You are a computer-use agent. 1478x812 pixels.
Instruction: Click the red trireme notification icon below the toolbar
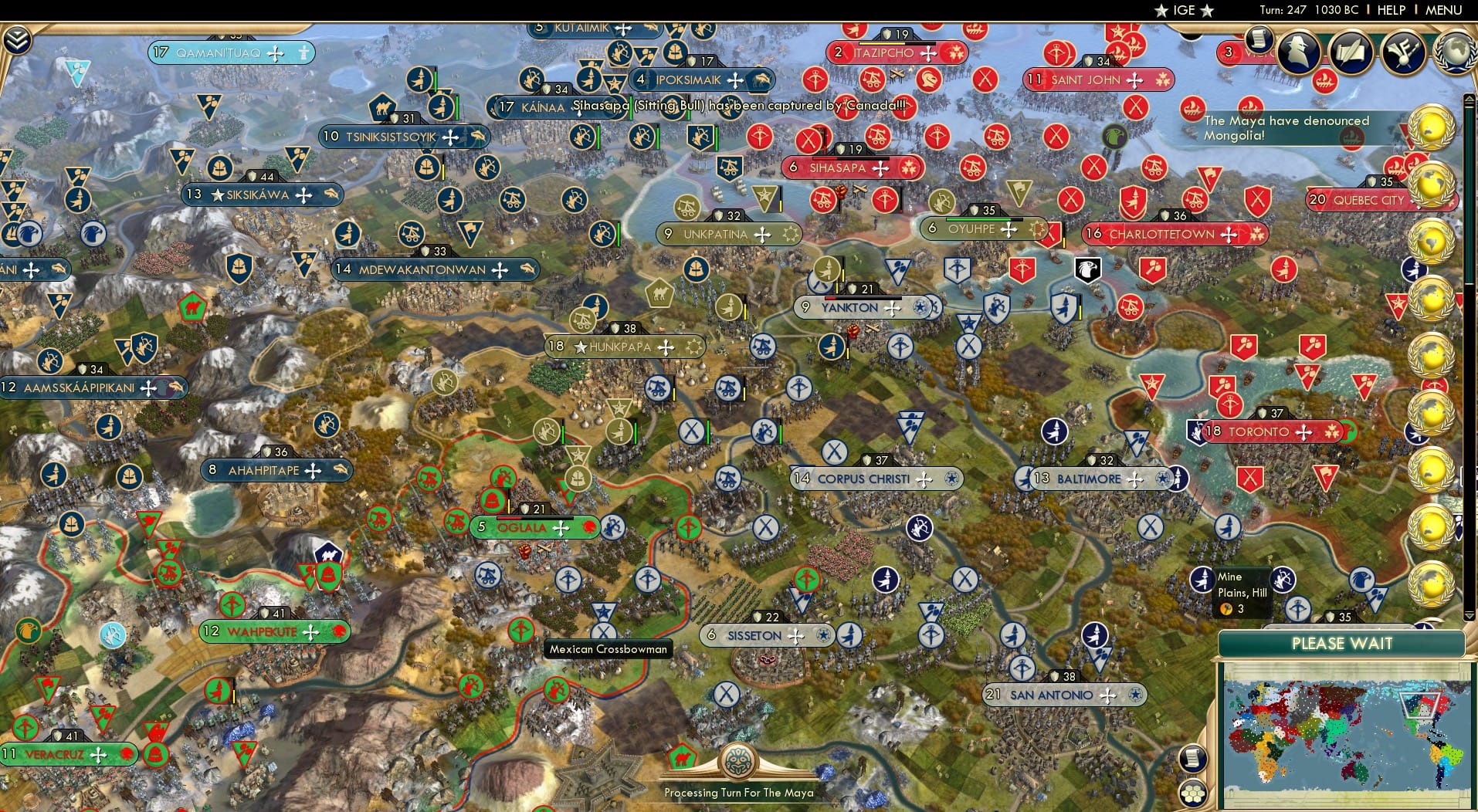1323,83
